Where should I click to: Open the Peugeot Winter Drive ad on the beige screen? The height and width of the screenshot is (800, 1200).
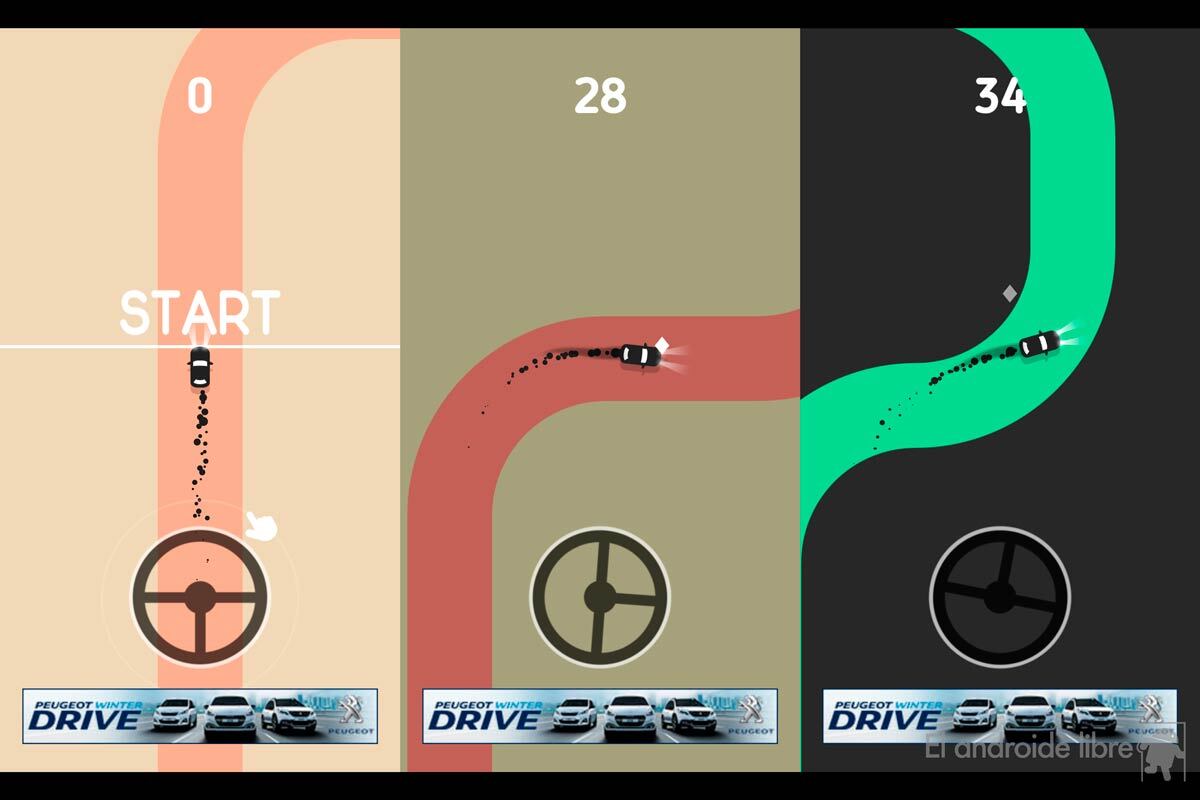point(200,715)
